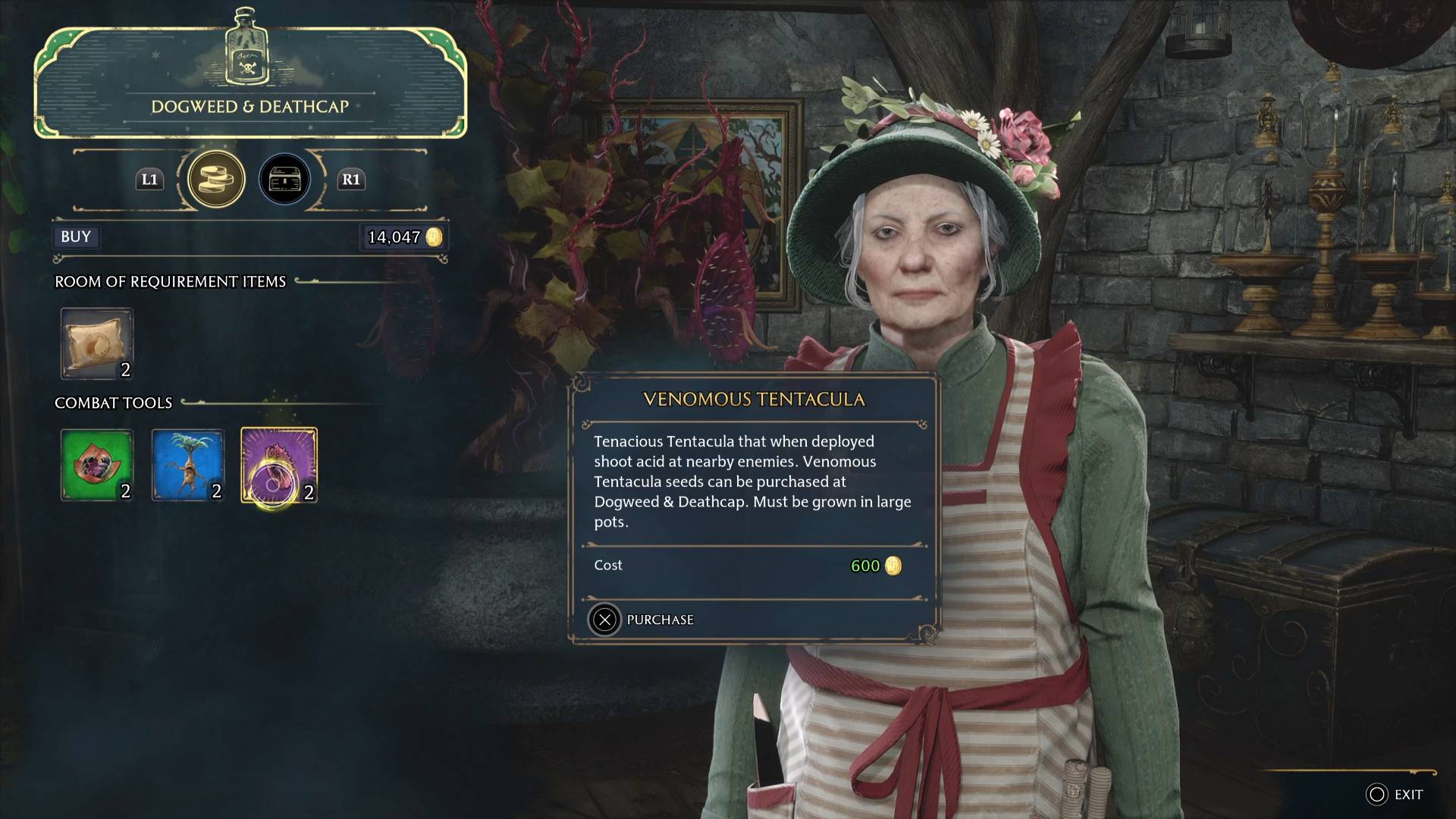Switch to the Buy tab
This screenshot has height=819, width=1456.
coord(75,237)
